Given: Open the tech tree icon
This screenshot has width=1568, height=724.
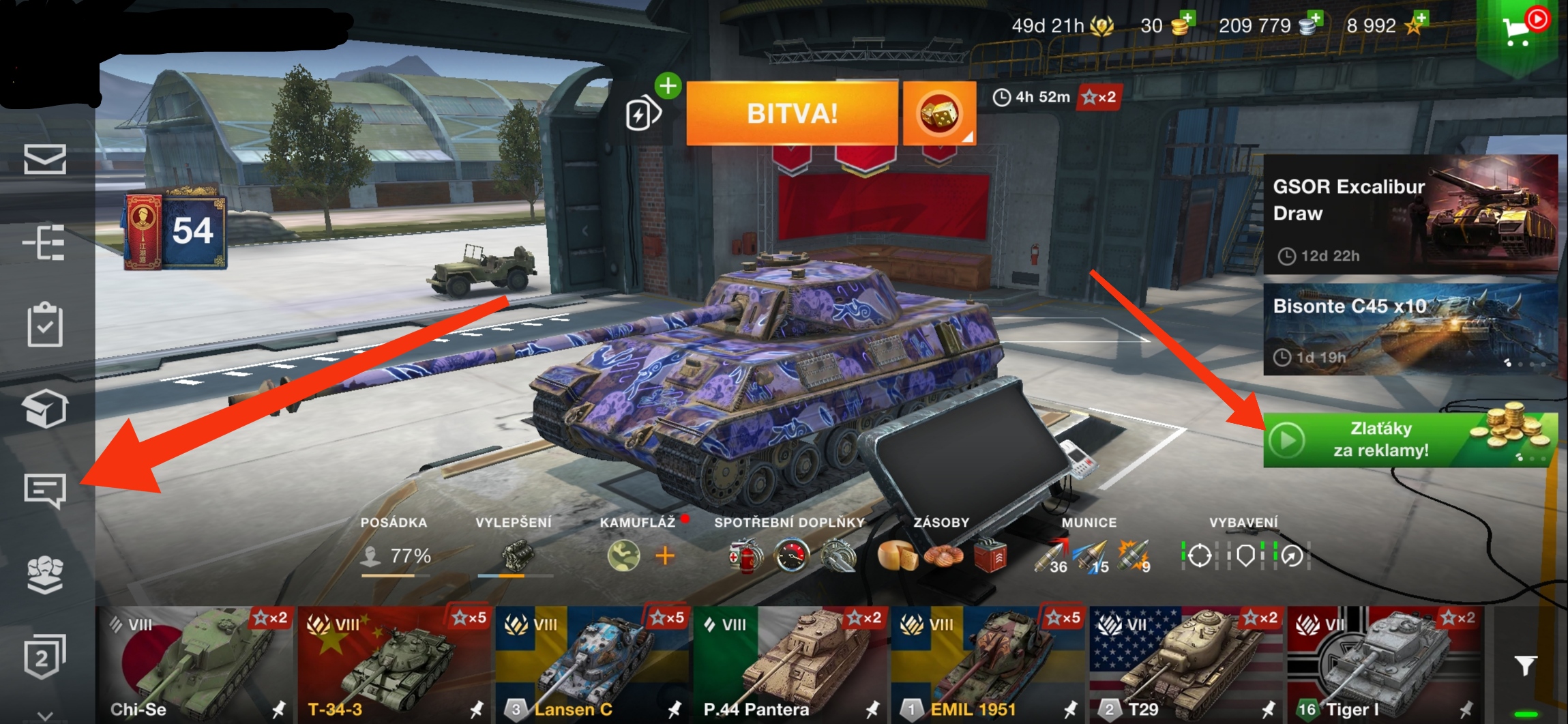Looking at the screenshot, I should (x=45, y=242).
